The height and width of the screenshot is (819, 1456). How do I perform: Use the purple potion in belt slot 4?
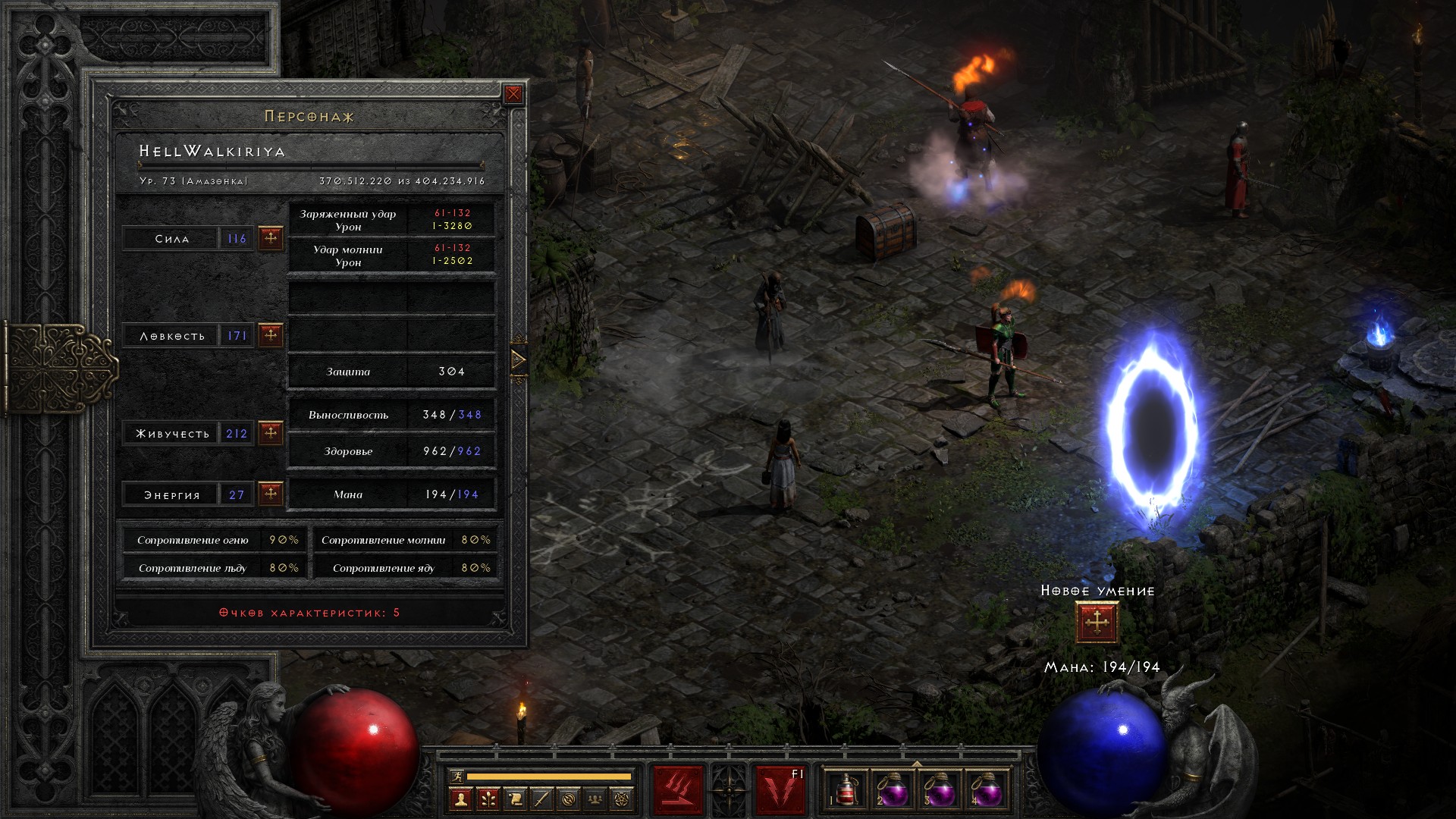[x=987, y=791]
